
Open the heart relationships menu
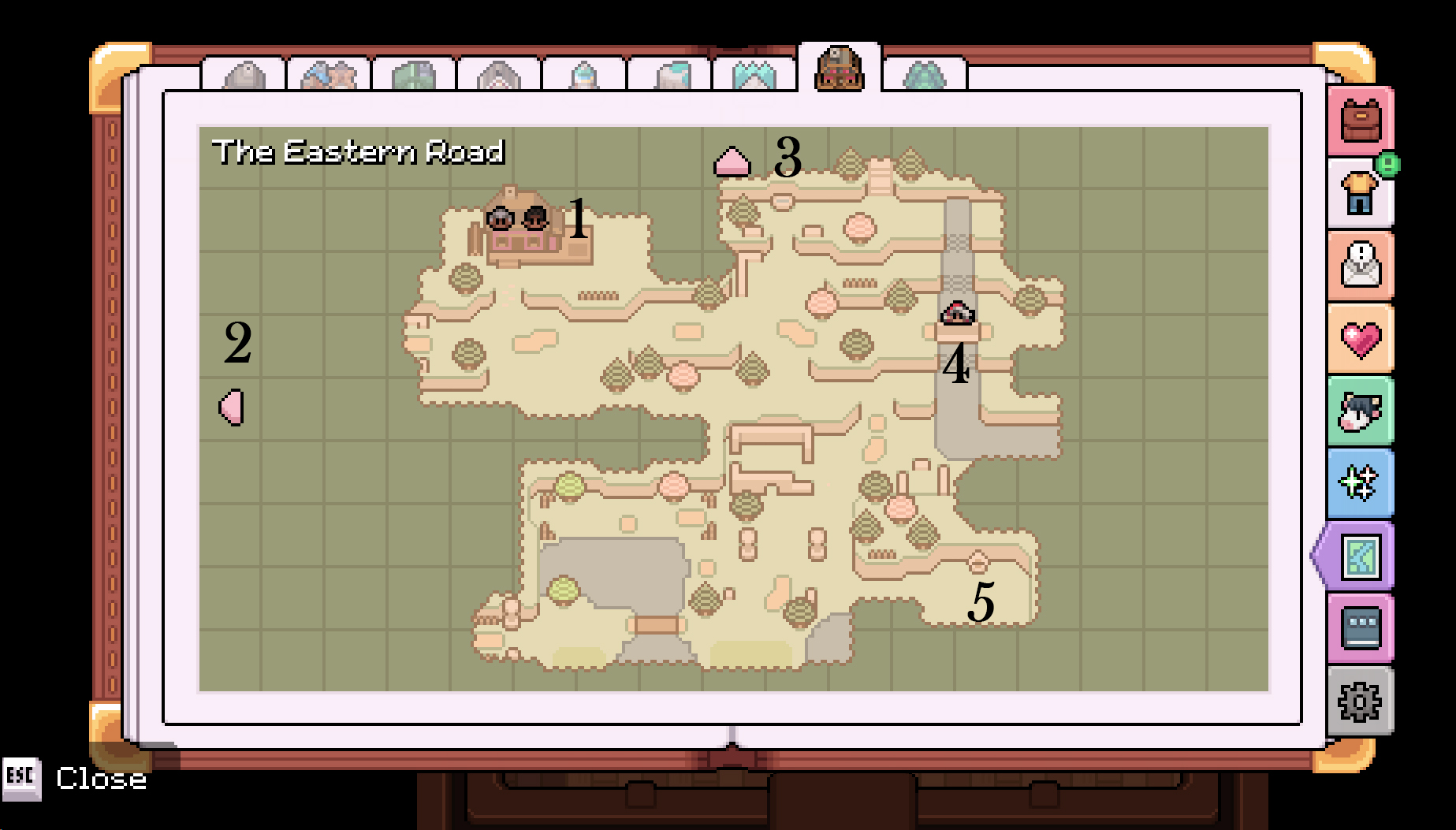[1360, 339]
